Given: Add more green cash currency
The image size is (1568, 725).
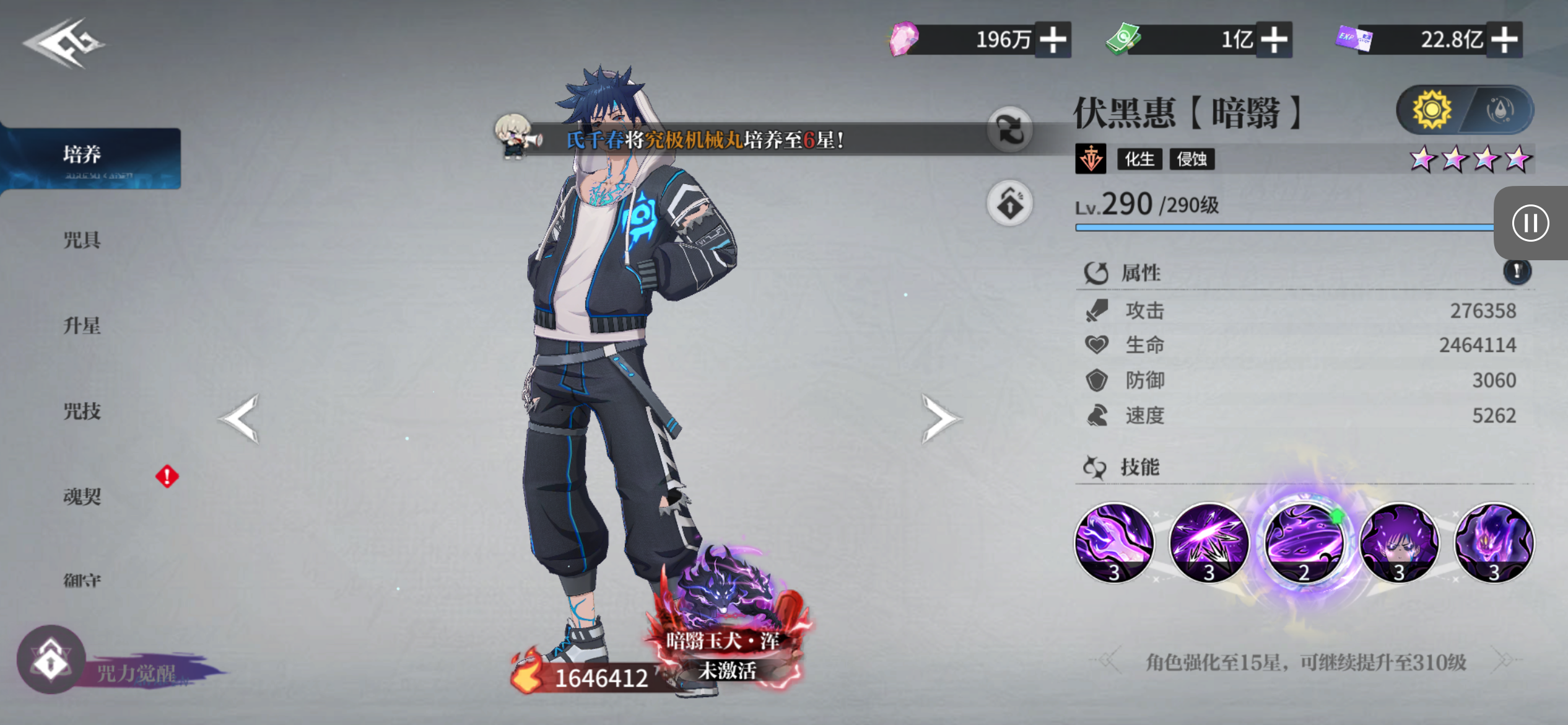Looking at the screenshot, I should (x=1274, y=40).
